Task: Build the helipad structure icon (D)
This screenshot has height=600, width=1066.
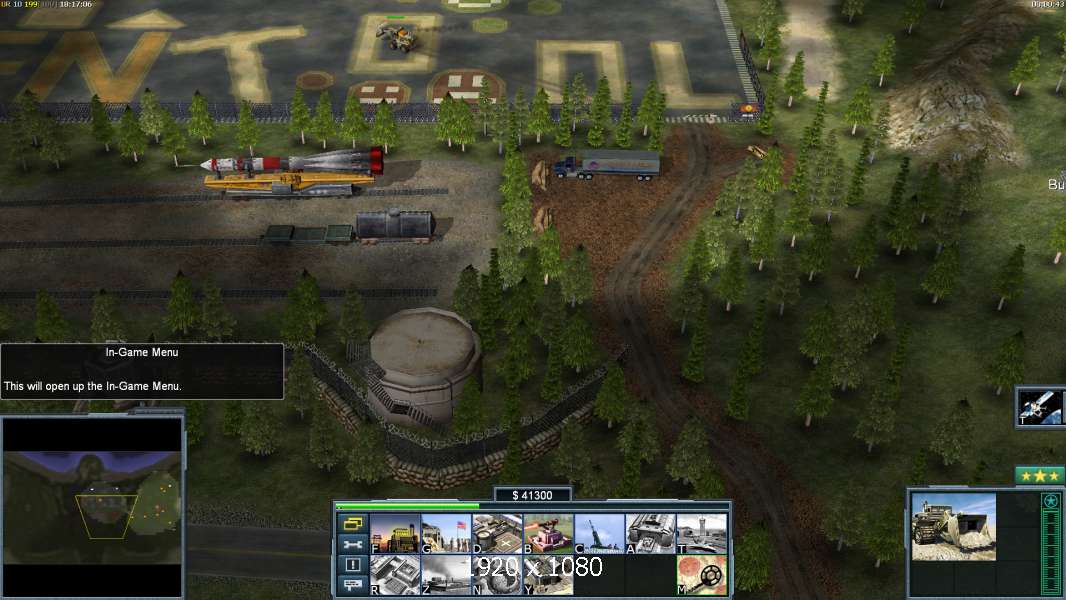Action: click(x=497, y=534)
